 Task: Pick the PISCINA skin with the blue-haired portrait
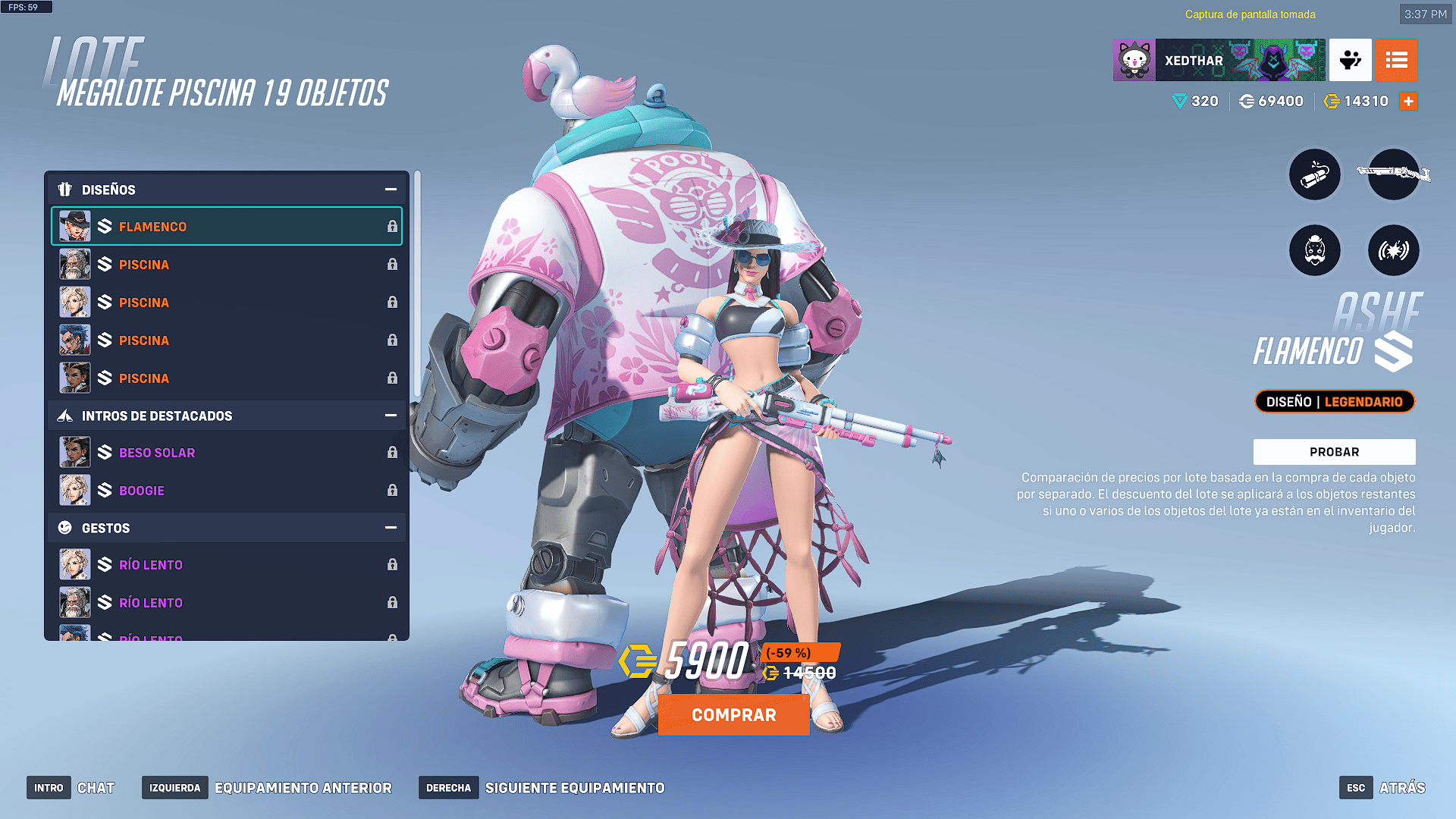(226, 340)
